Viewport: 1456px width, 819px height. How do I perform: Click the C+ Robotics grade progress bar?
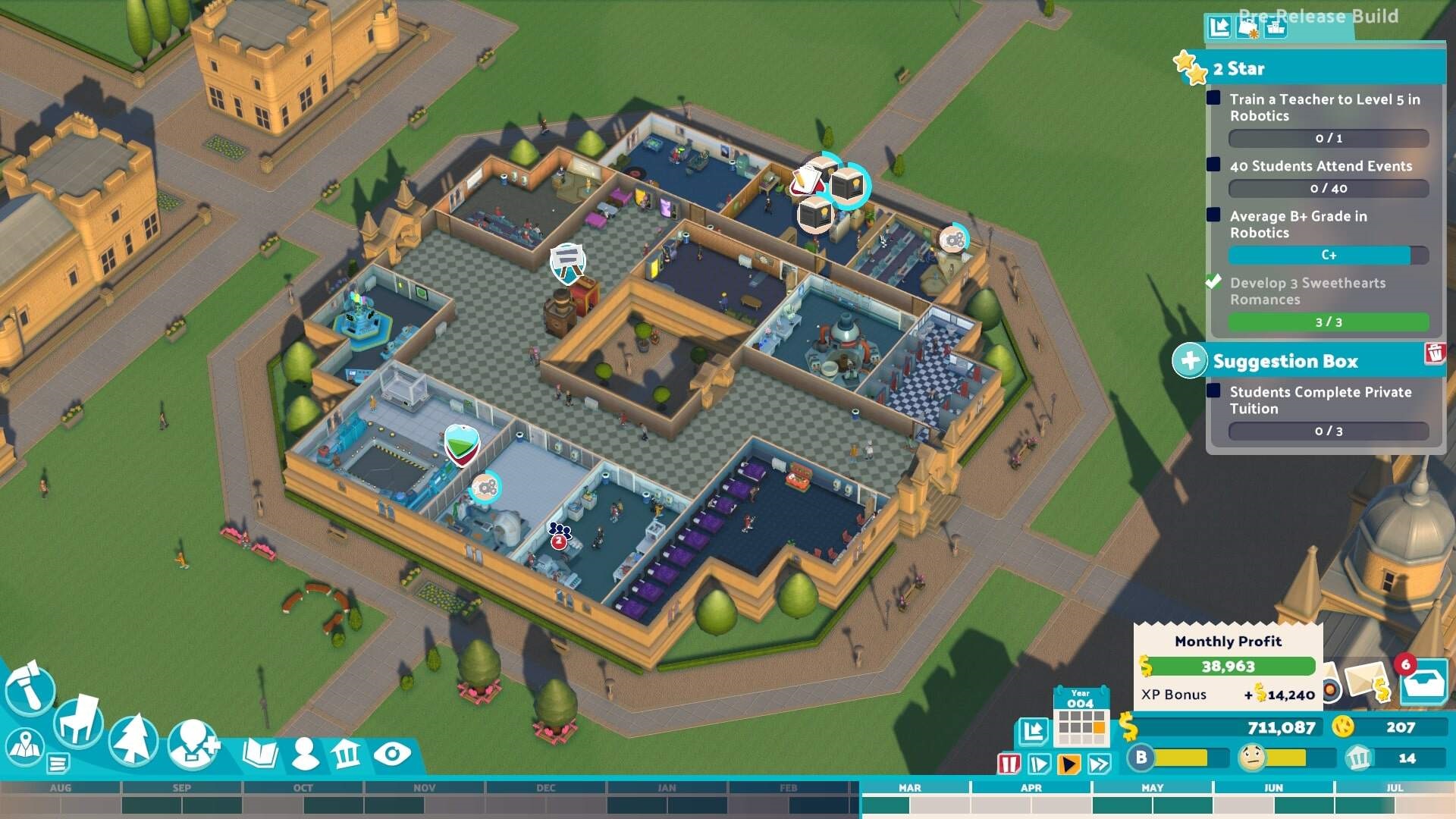click(x=1329, y=256)
